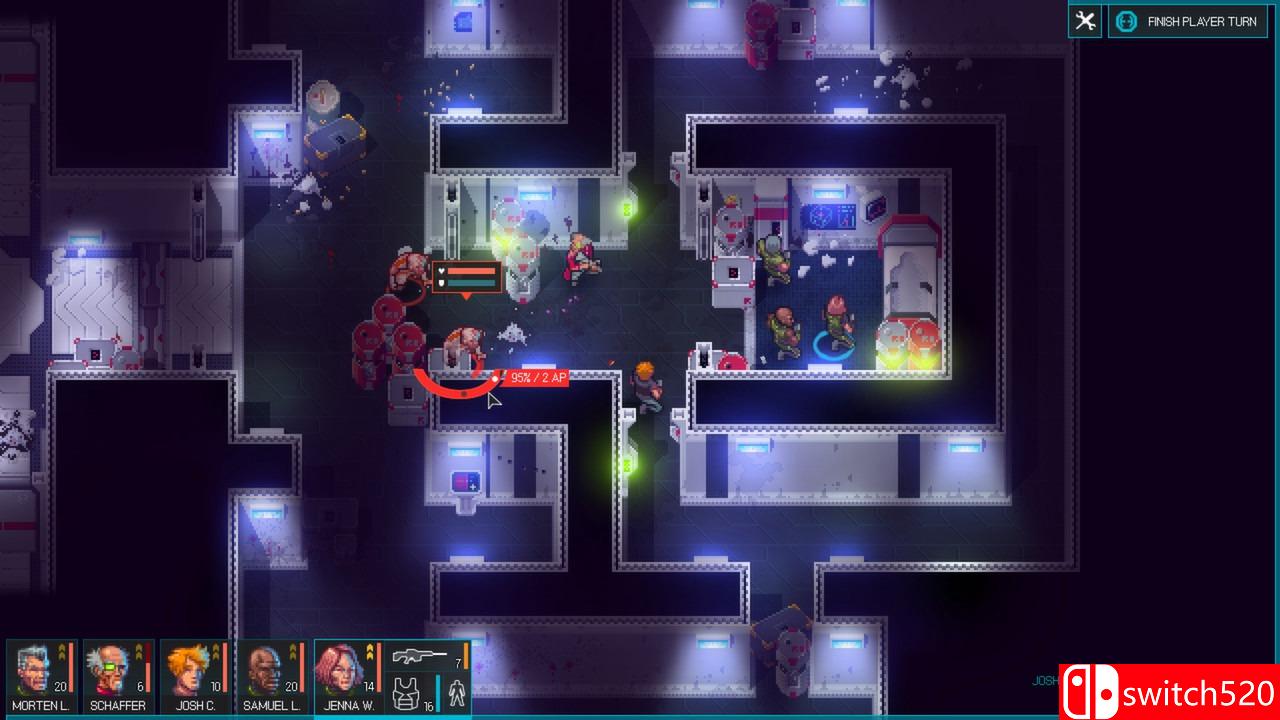Click the octagon icon on Finish Player Turn

pos(1128,21)
